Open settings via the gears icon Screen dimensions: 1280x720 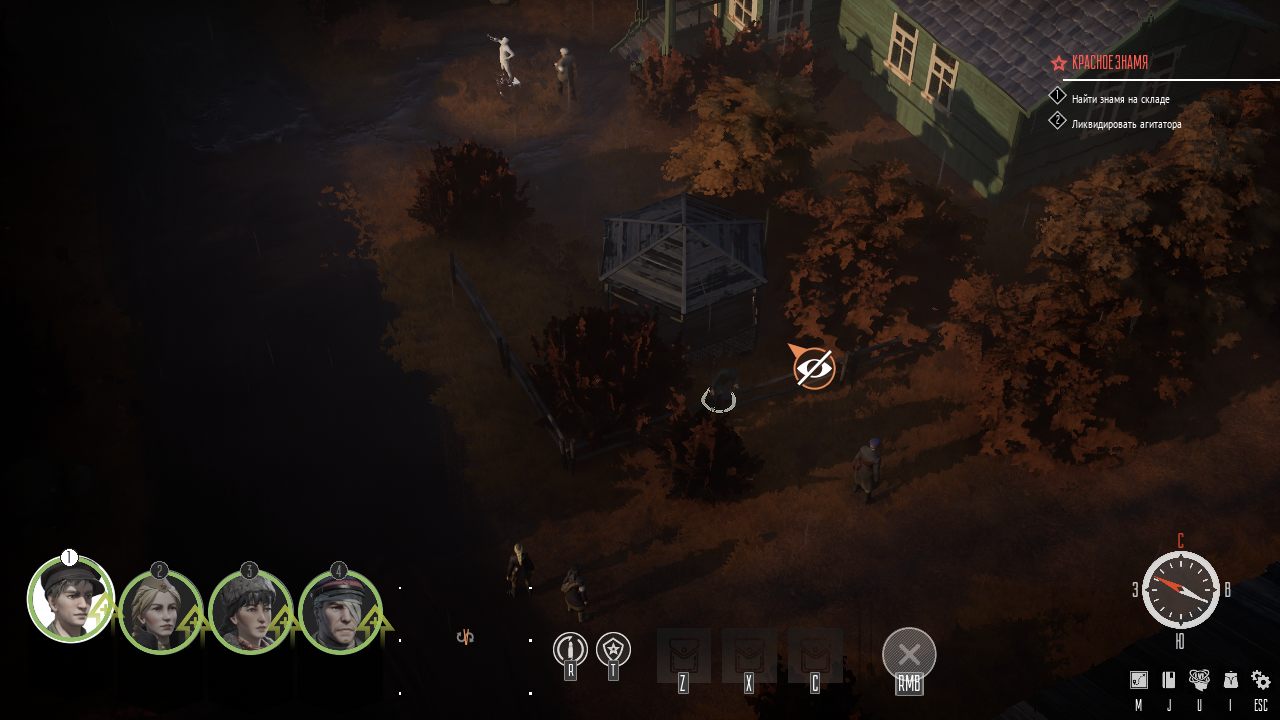[1261, 680]
